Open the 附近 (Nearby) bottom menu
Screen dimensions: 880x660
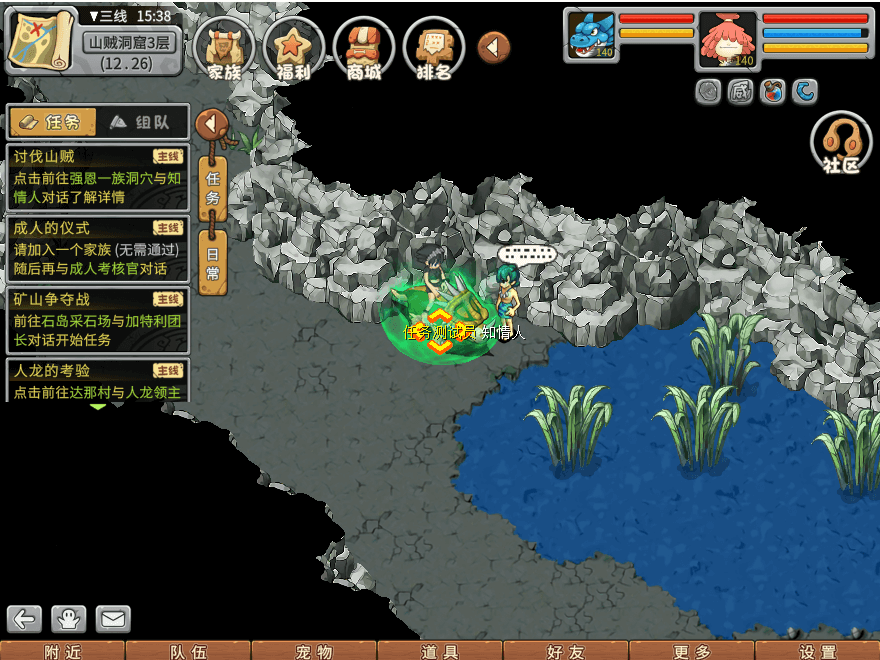click(x=63, y=651)
